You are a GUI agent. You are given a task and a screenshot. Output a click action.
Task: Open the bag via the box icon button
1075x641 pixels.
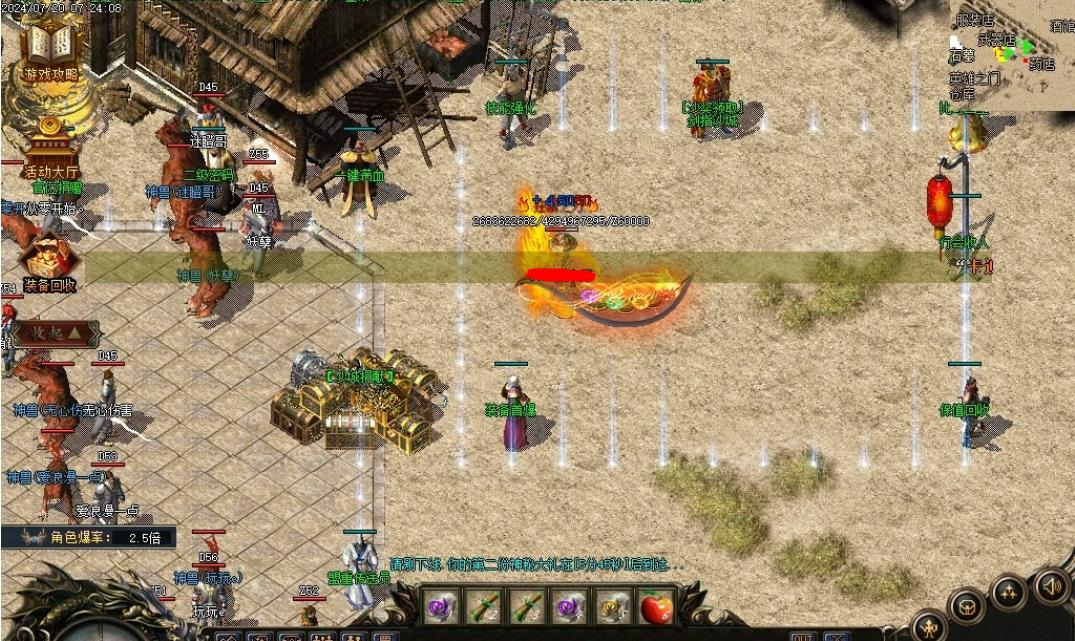(x=968, y=606)
